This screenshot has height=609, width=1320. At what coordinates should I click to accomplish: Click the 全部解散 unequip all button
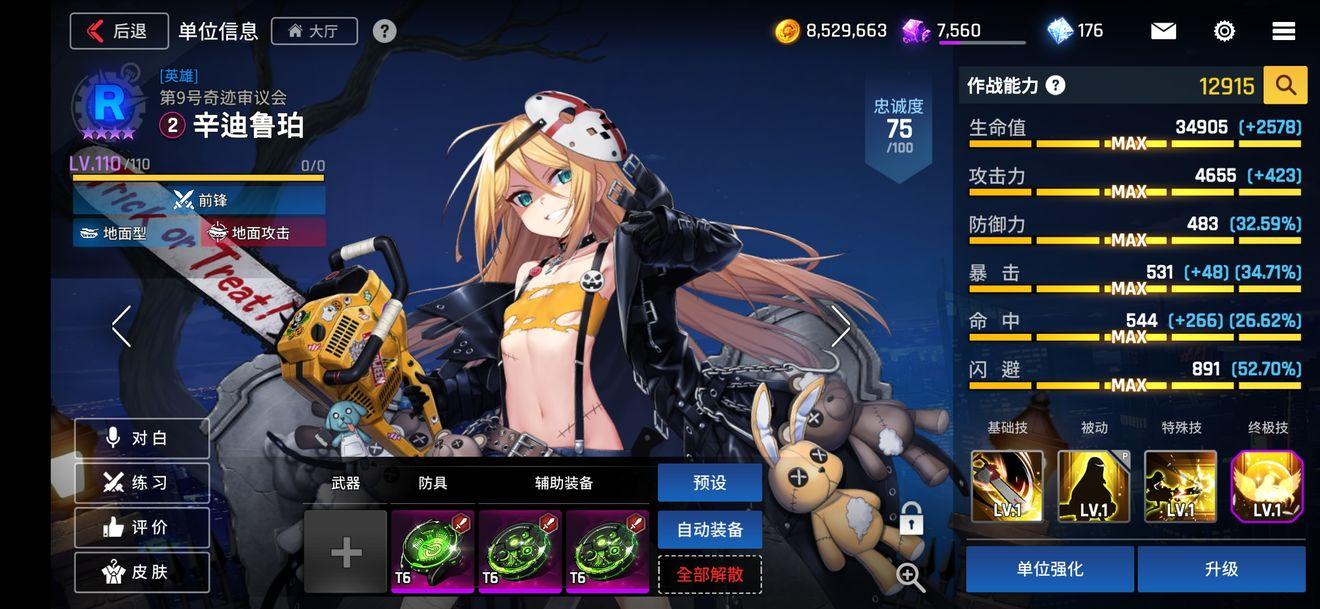709,575
